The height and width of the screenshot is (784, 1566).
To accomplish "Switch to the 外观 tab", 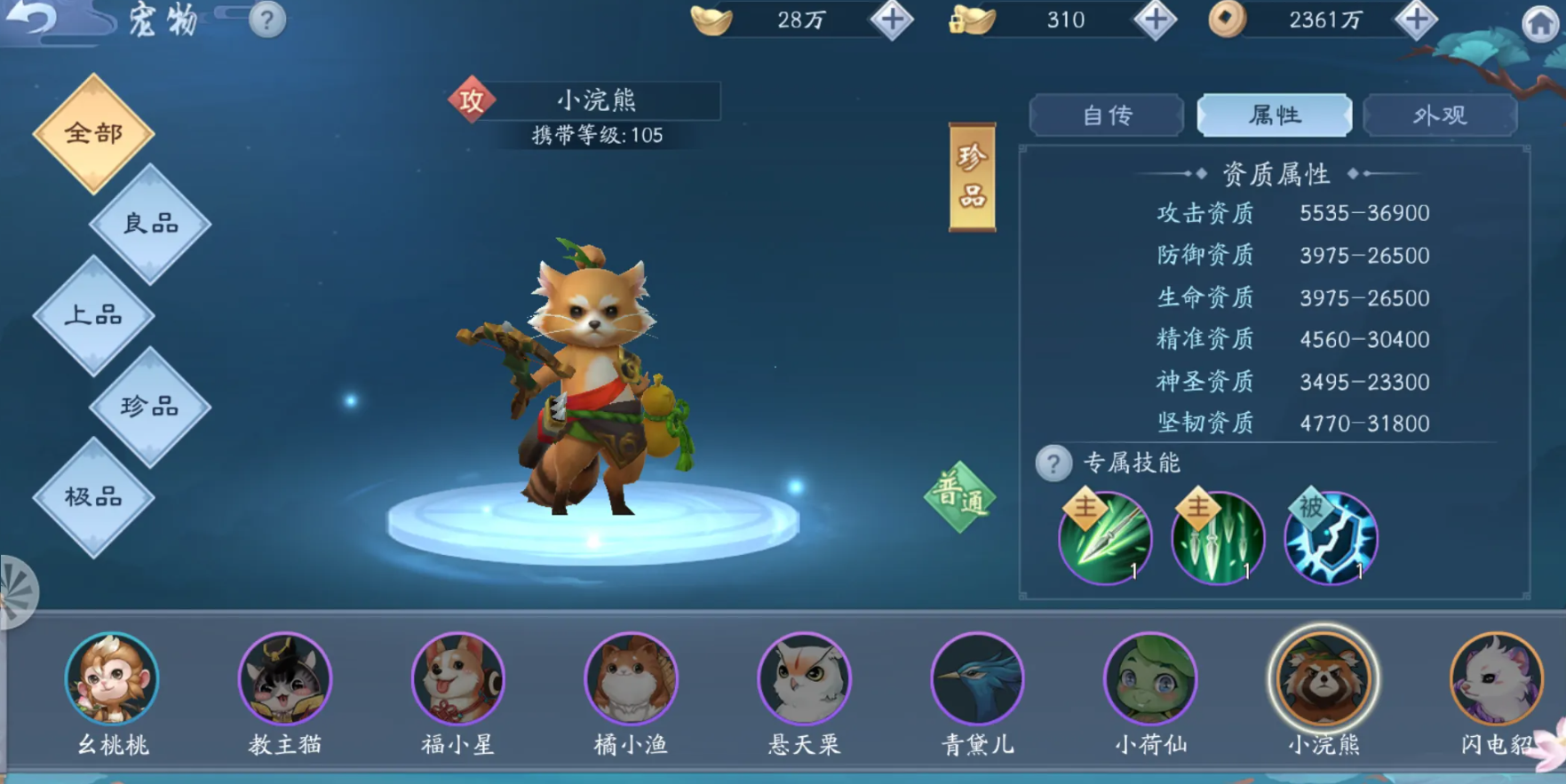I will click(1440, 115).
